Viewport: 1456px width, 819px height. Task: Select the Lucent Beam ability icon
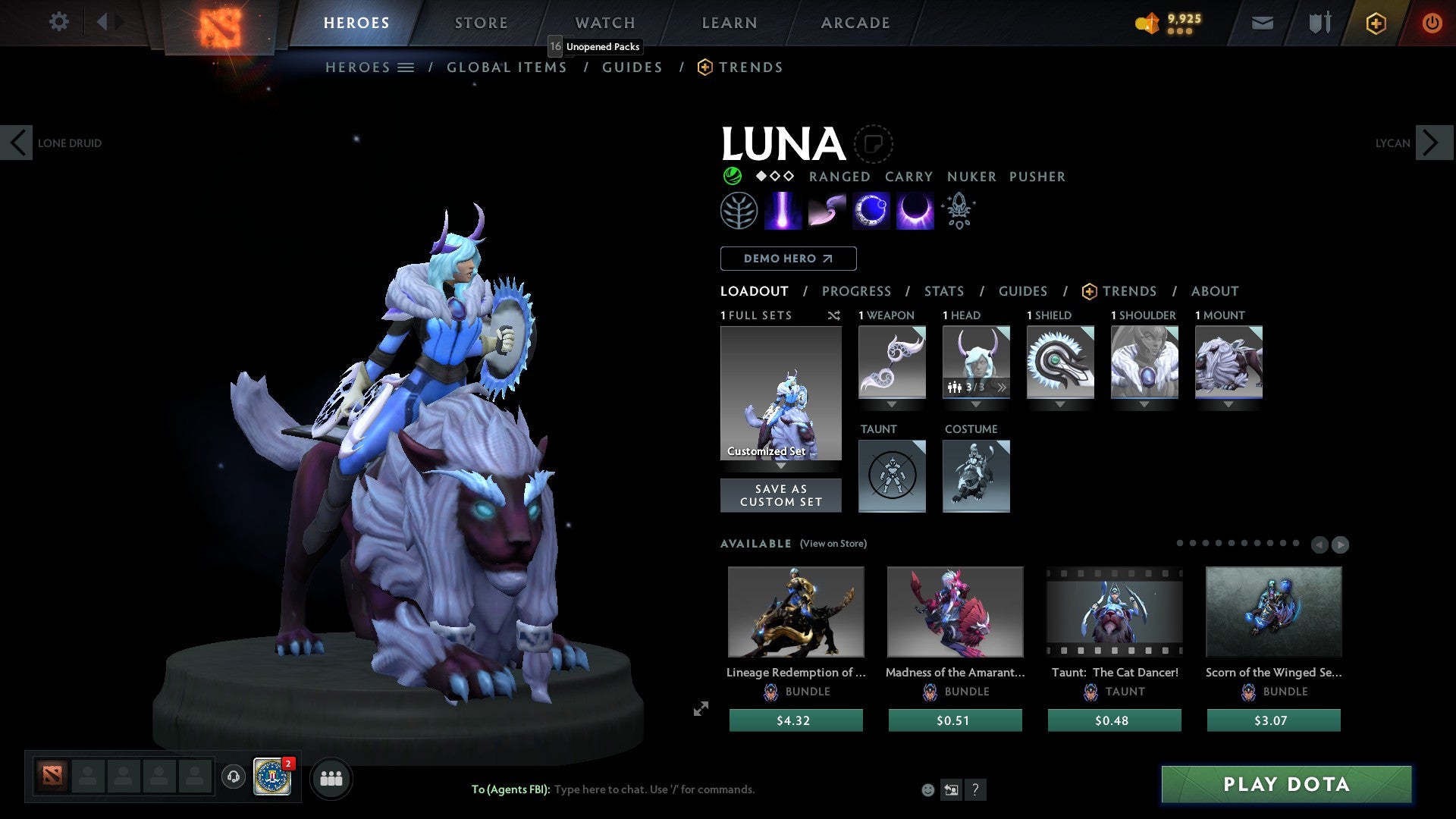pos(783,210)
